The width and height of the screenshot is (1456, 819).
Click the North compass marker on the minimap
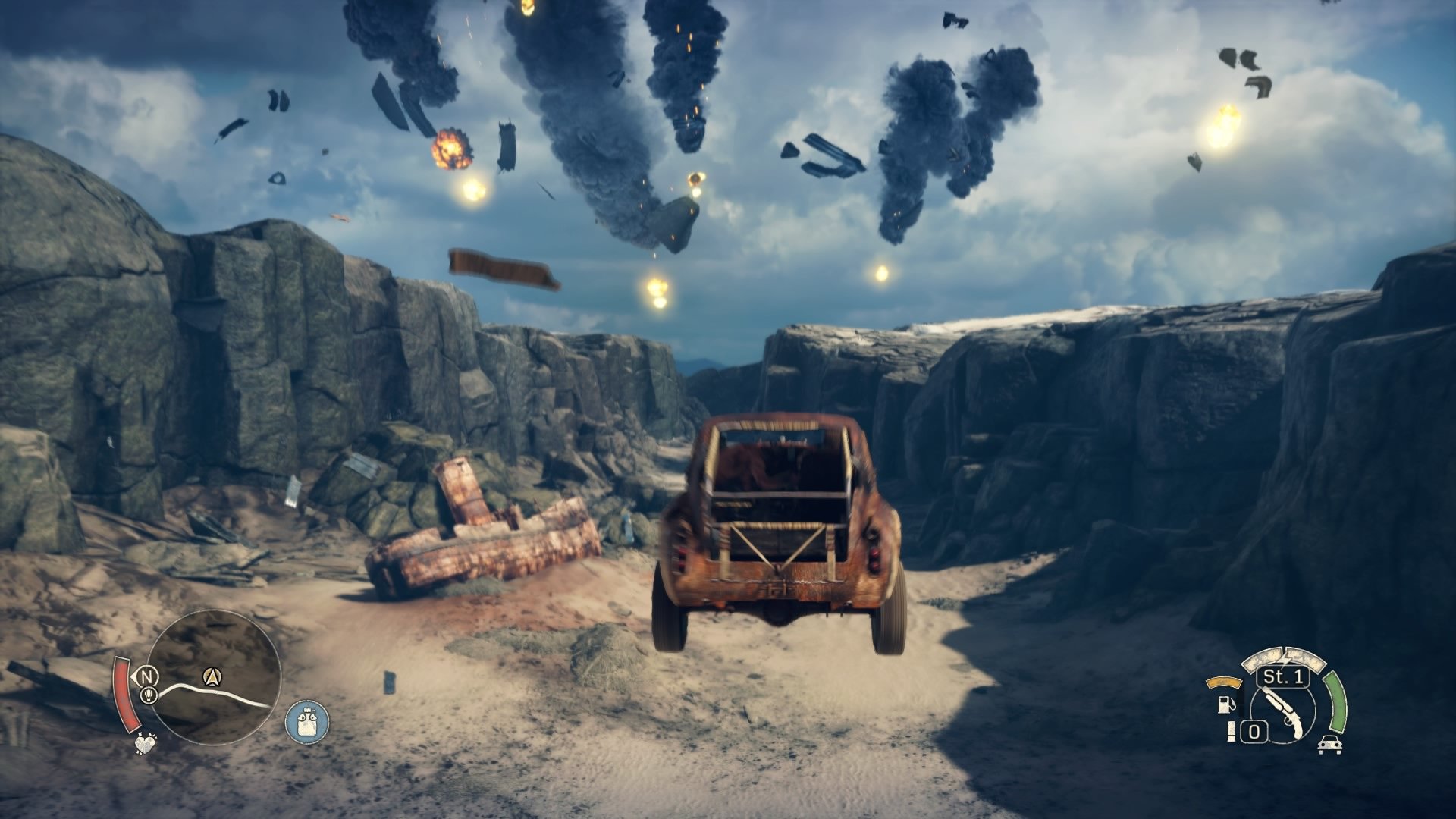coord(146,676)
